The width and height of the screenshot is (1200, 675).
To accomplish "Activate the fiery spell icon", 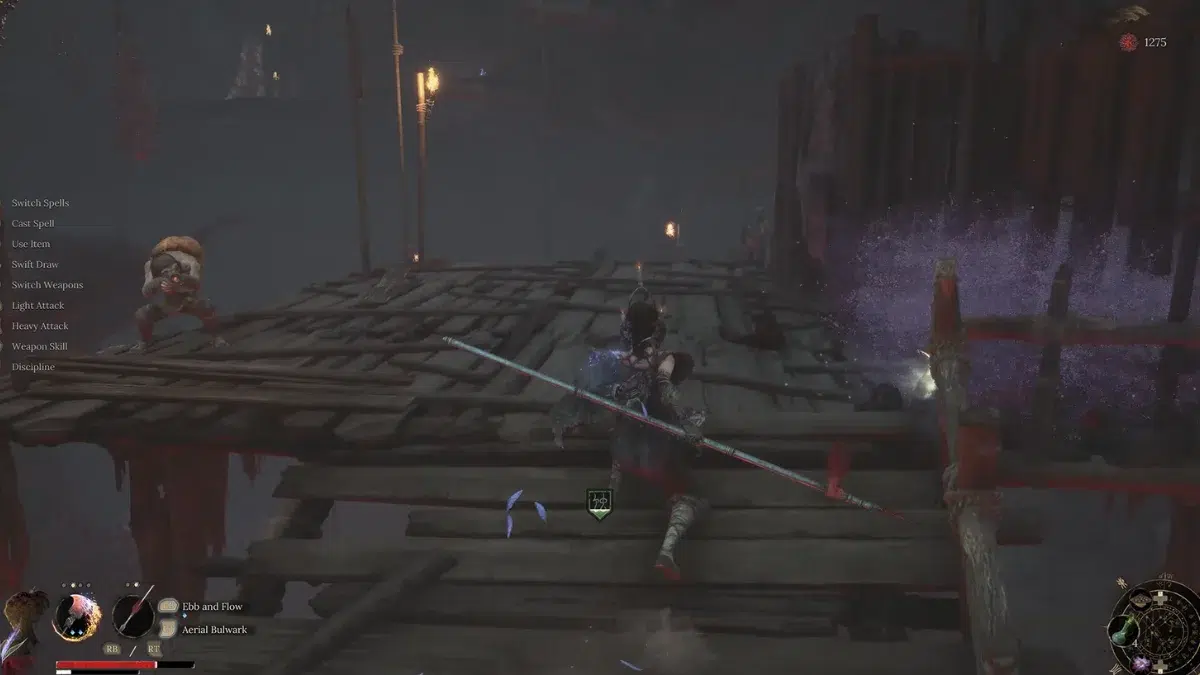I will click(76, 616).
